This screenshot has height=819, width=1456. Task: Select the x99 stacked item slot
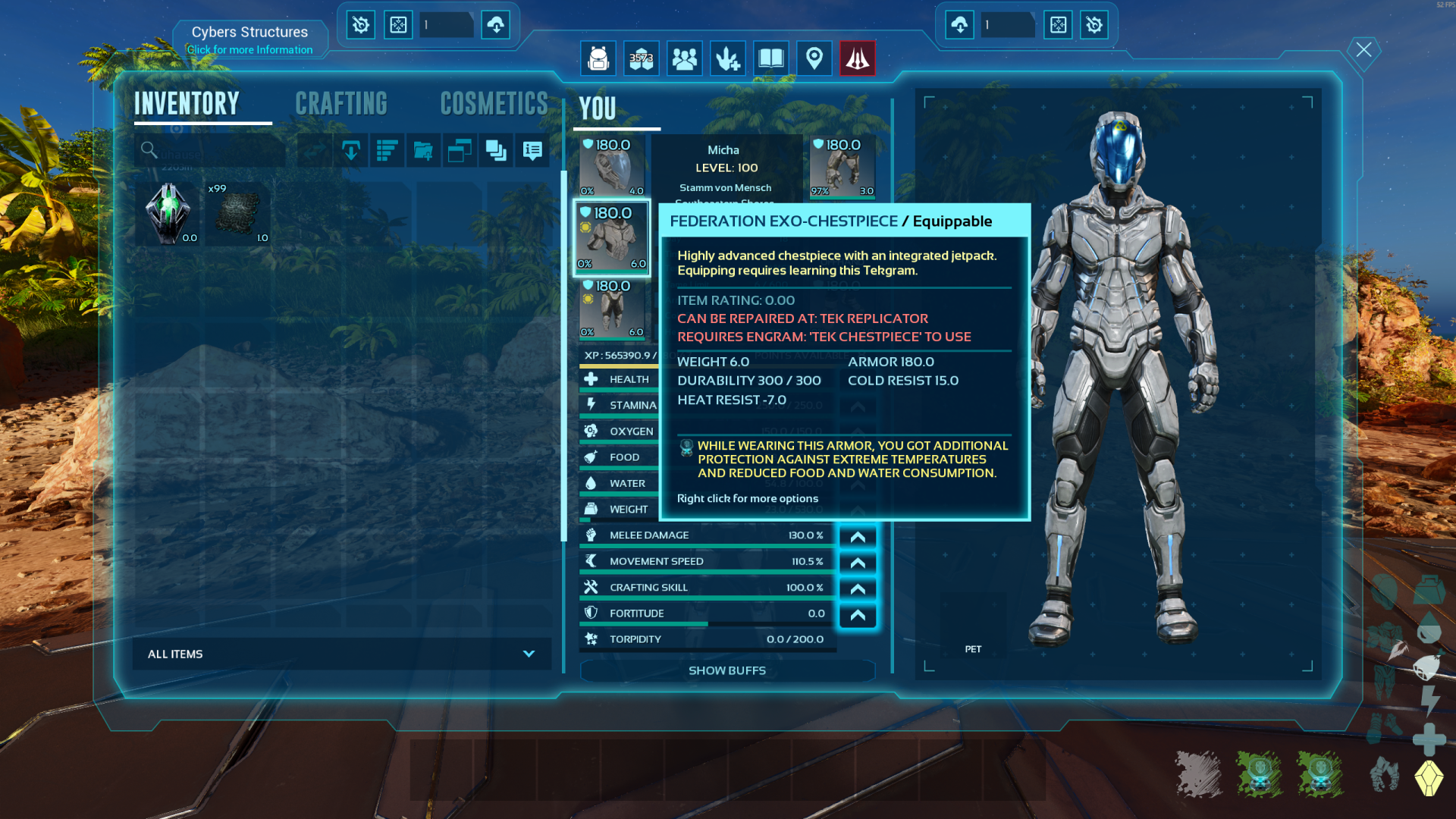coord(238,214)
